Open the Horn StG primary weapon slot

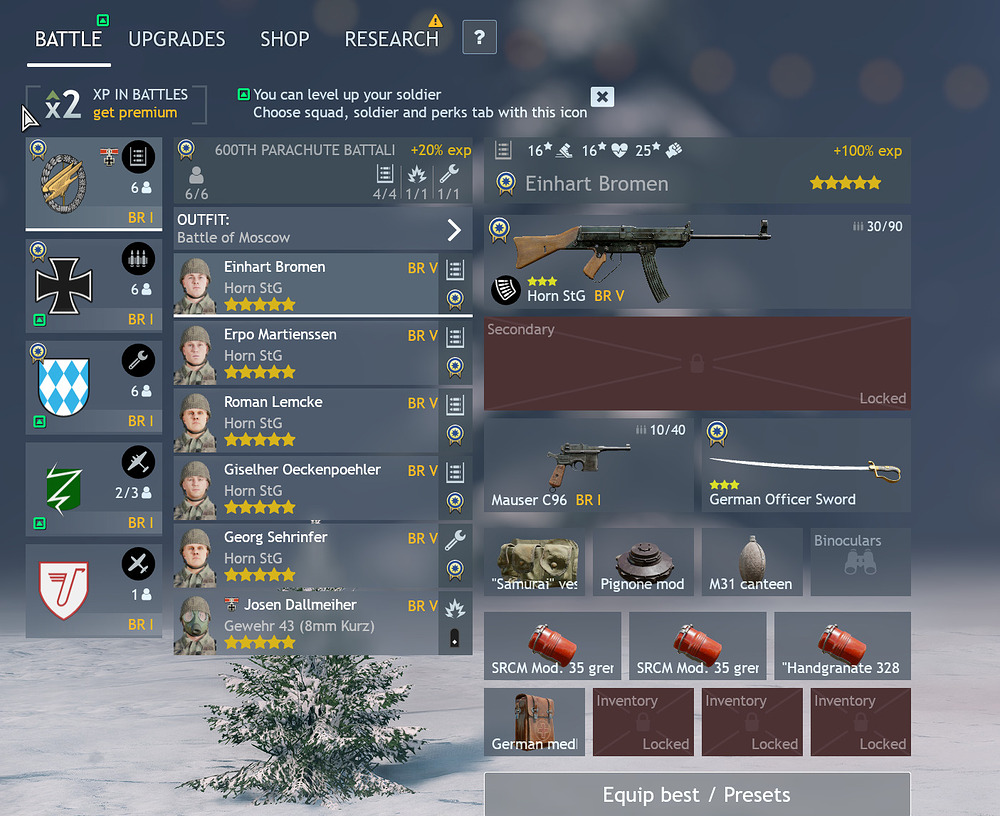click(697, 262)
